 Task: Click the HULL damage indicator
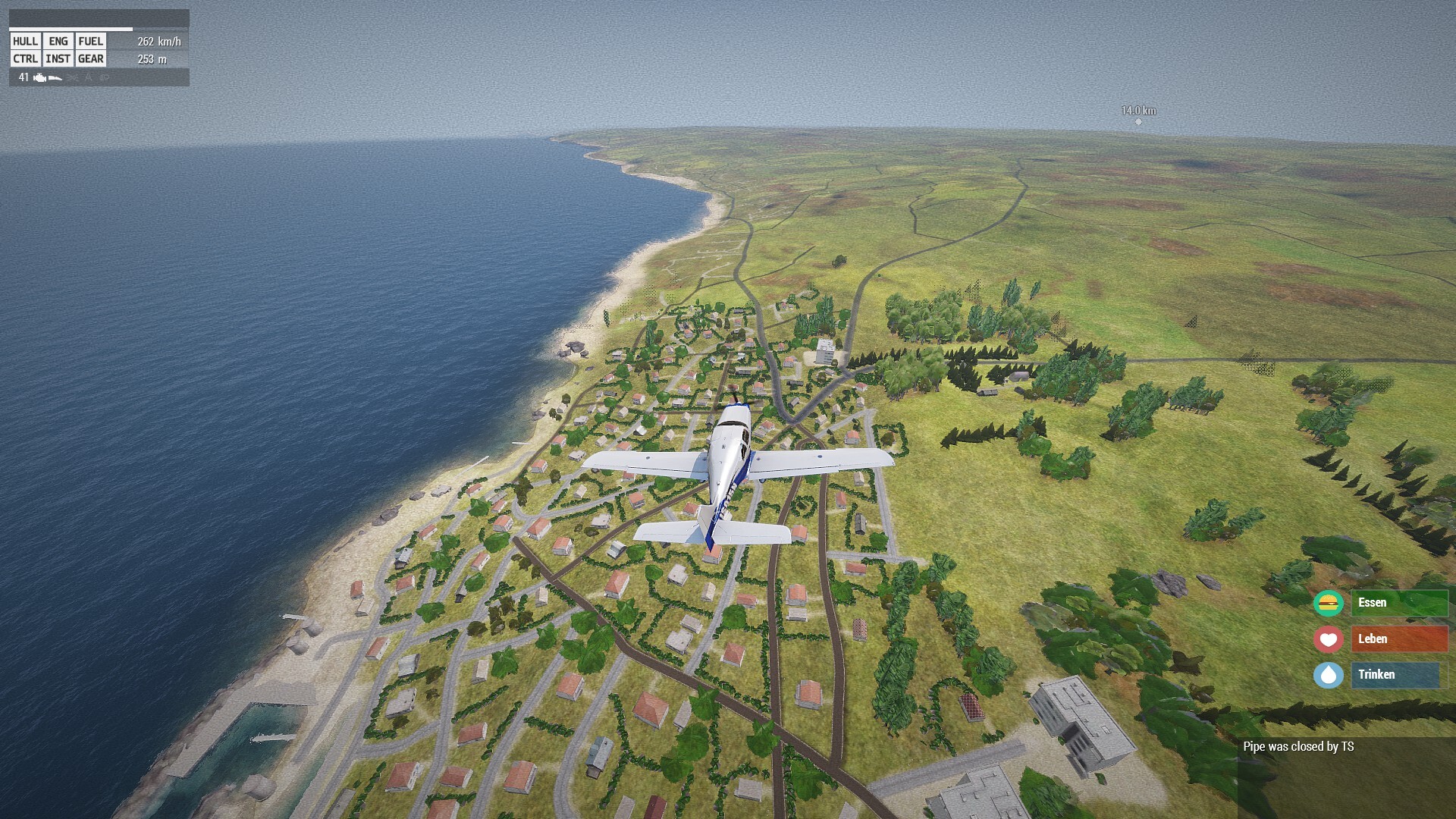(25, 42)
